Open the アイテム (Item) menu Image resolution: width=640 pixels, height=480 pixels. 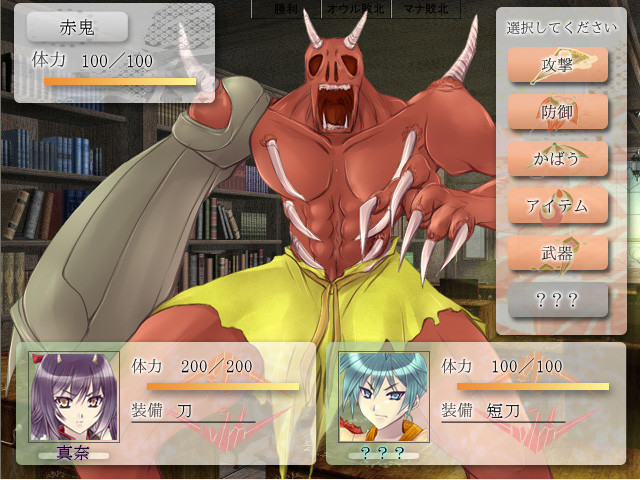pos(558,206)
